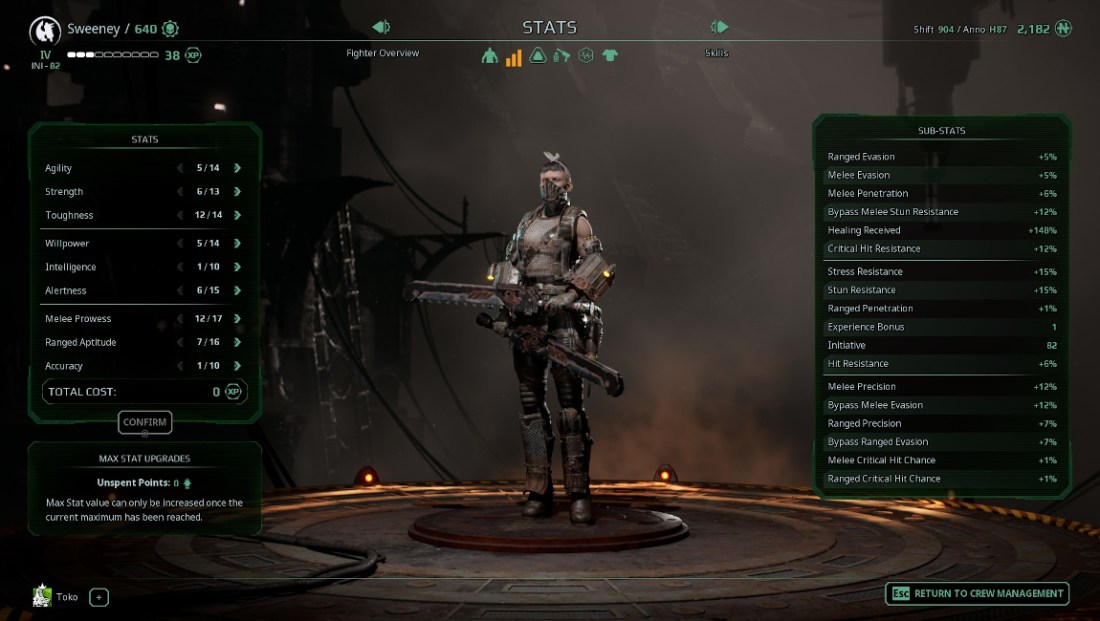The image size is (1100, 621).
Task: Increase the Agility stat
Action: click(x=237, y=168)
